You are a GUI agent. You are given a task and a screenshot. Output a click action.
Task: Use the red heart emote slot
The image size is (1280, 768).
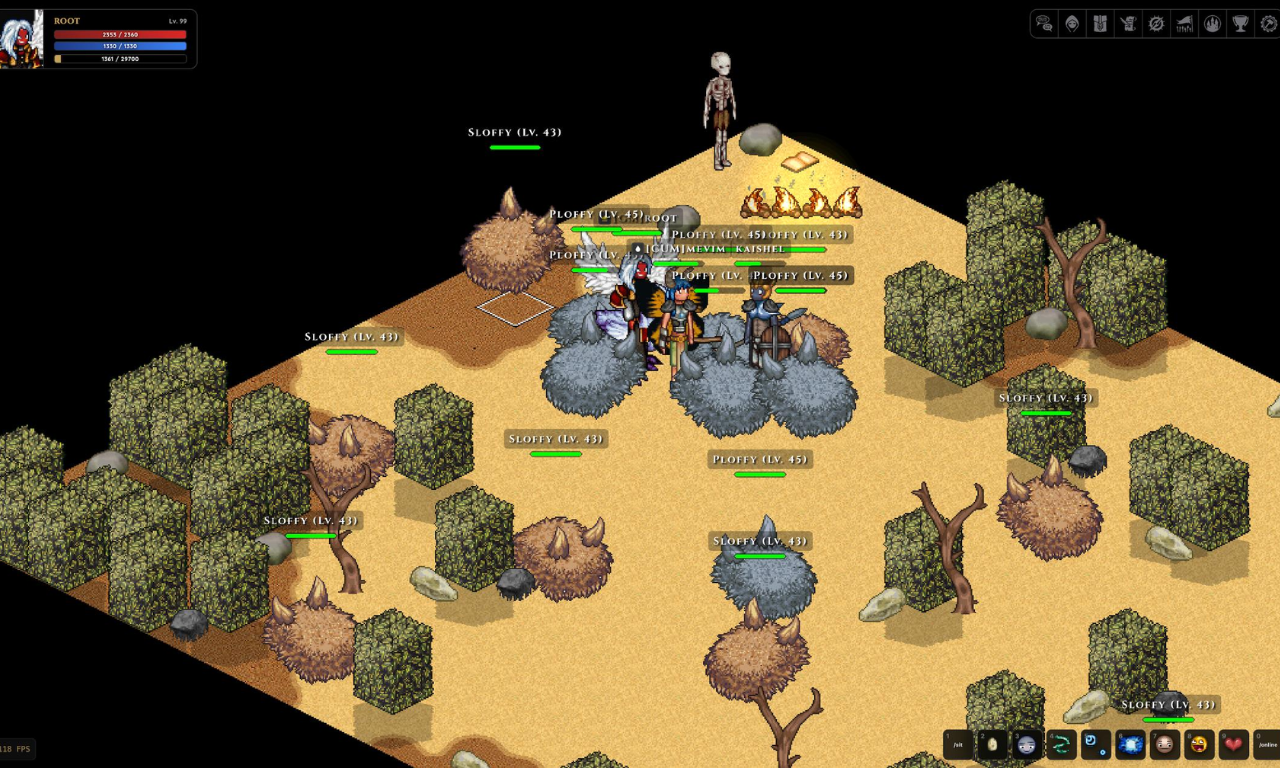(x=1233, y=744)
